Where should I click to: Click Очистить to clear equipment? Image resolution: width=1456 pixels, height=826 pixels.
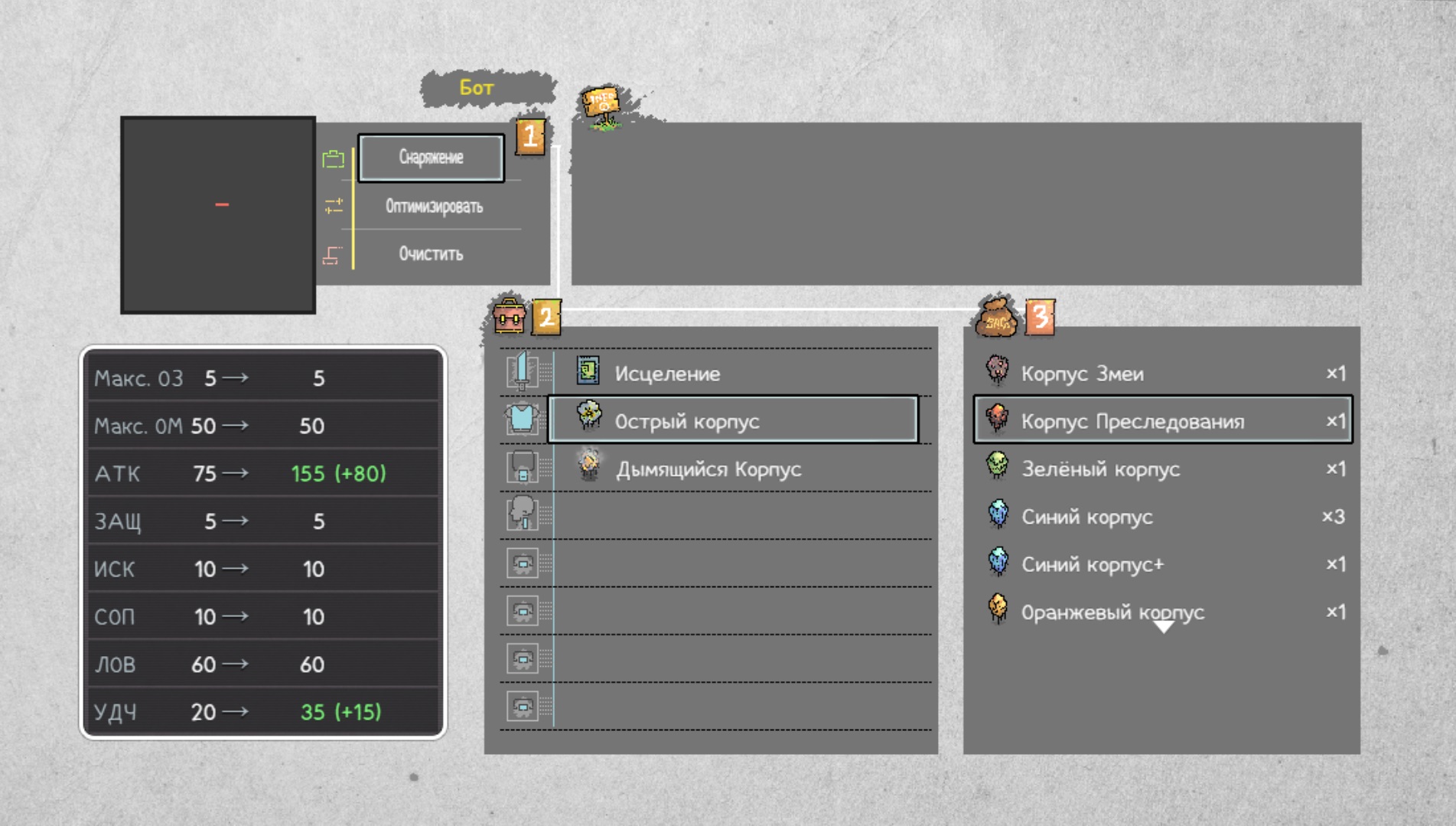click(x=431, y=254)
